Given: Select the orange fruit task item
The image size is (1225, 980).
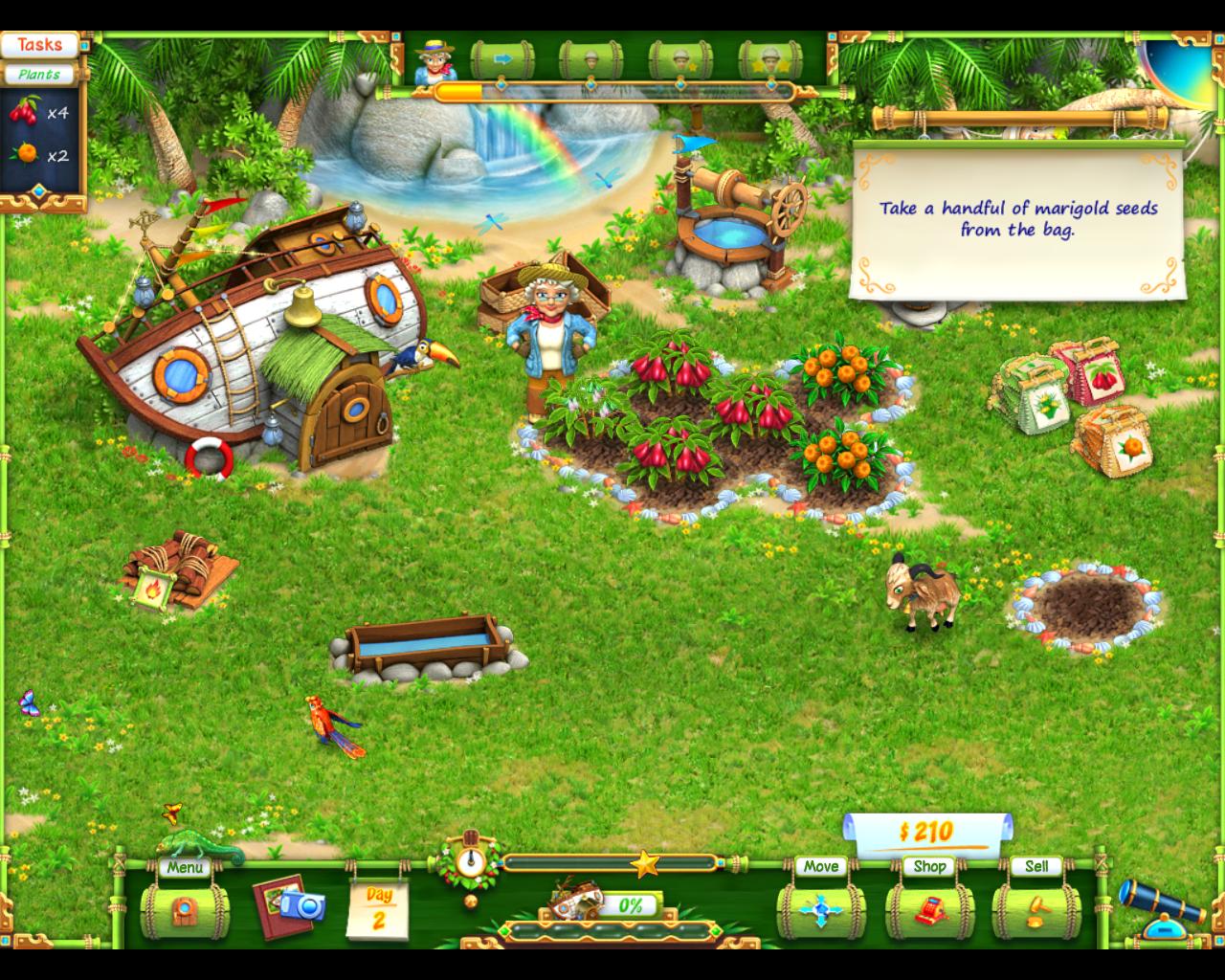Looking at the screenshot, I should [x=36, y=155].
